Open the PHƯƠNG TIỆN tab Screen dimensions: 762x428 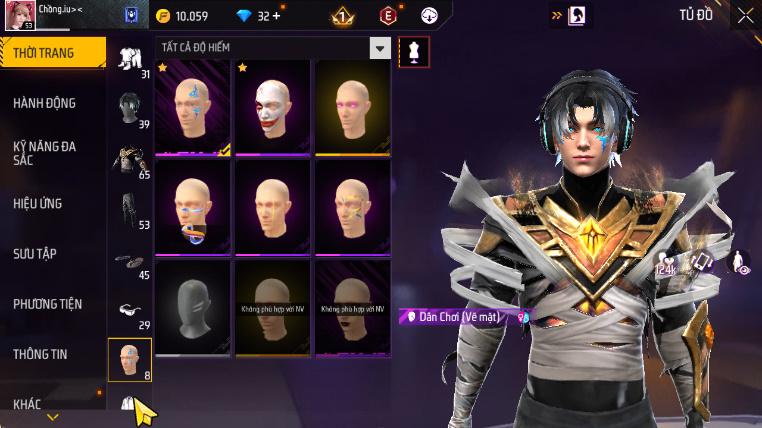click(48, 303)
